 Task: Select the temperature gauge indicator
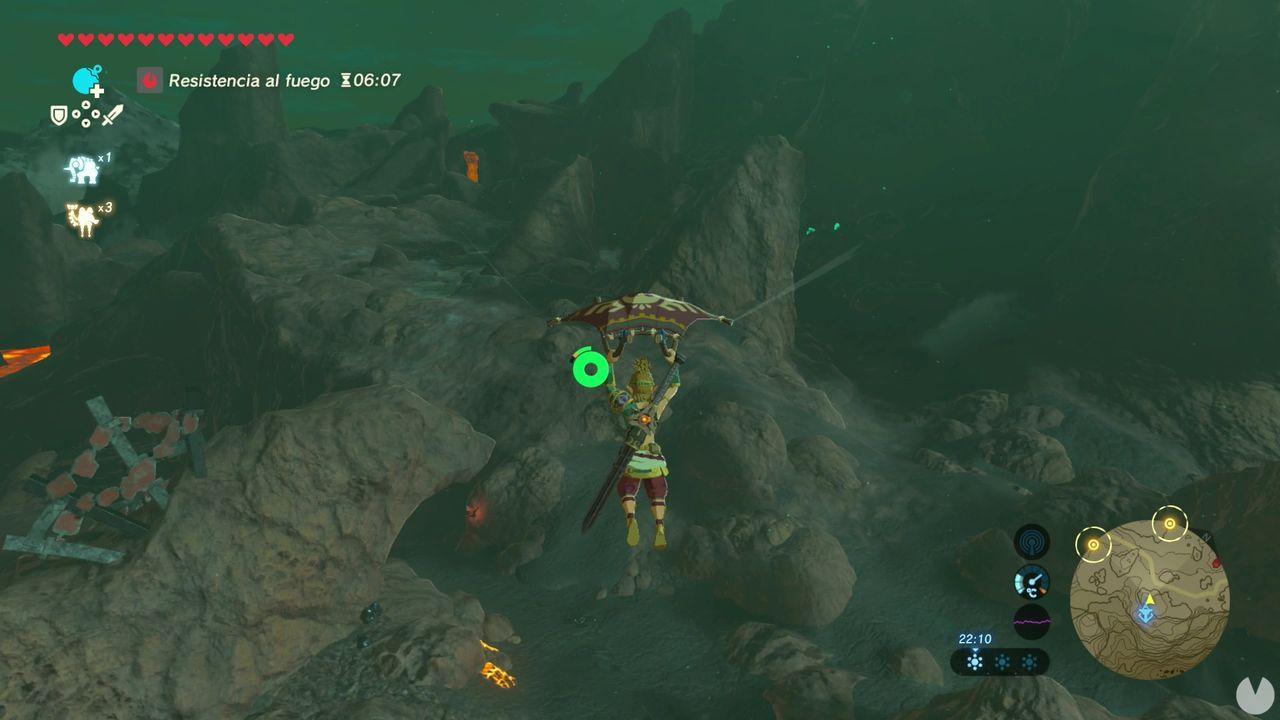(1031, 580)
